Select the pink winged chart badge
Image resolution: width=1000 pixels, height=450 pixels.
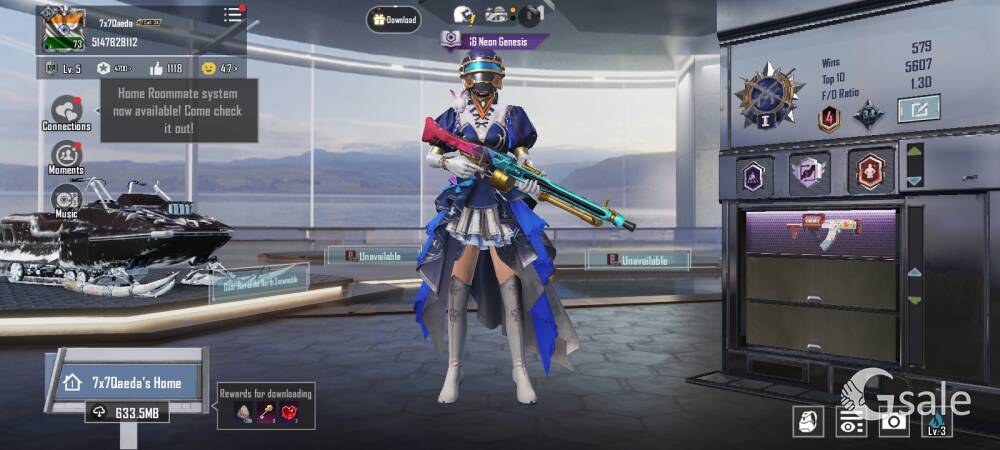[809, 173]
